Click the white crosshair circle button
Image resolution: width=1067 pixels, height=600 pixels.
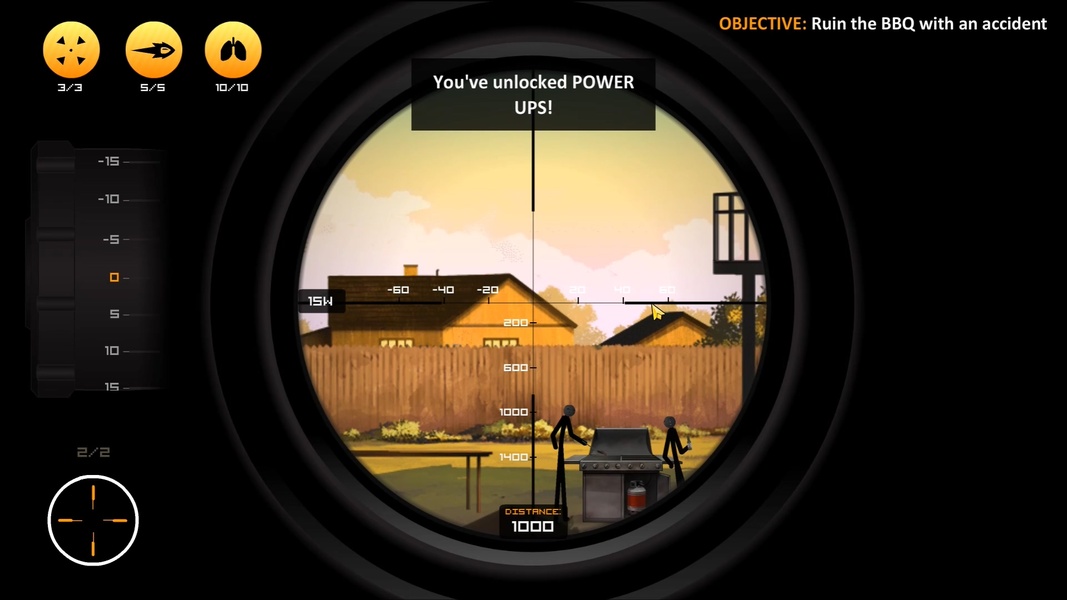click(93, 520)
